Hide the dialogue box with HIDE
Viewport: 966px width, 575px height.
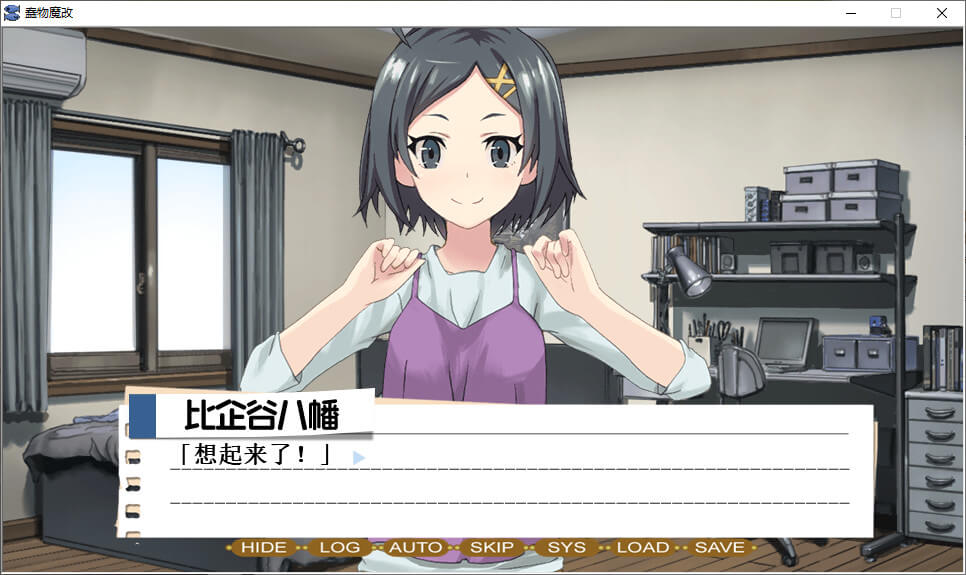(264, 547)
